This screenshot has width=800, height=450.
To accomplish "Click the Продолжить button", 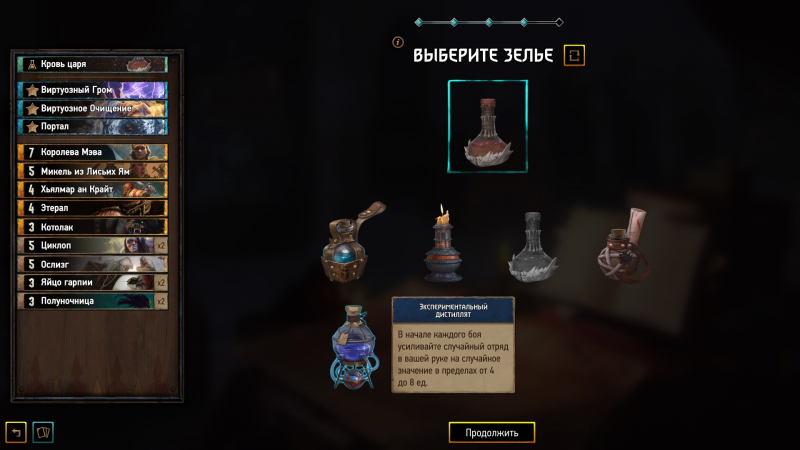I will click(x=491, y=433).
